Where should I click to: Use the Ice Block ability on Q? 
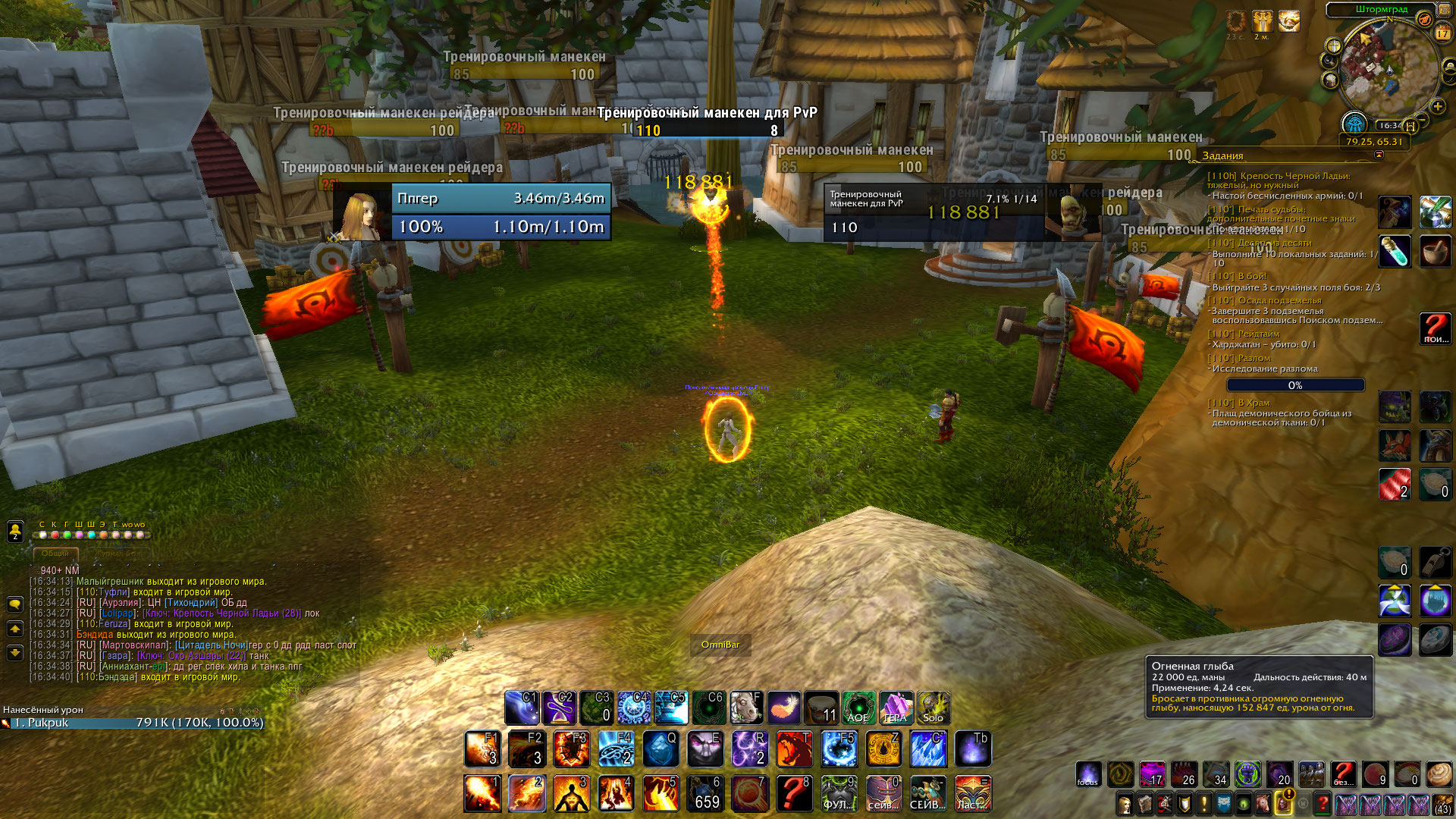coord(661,749)
